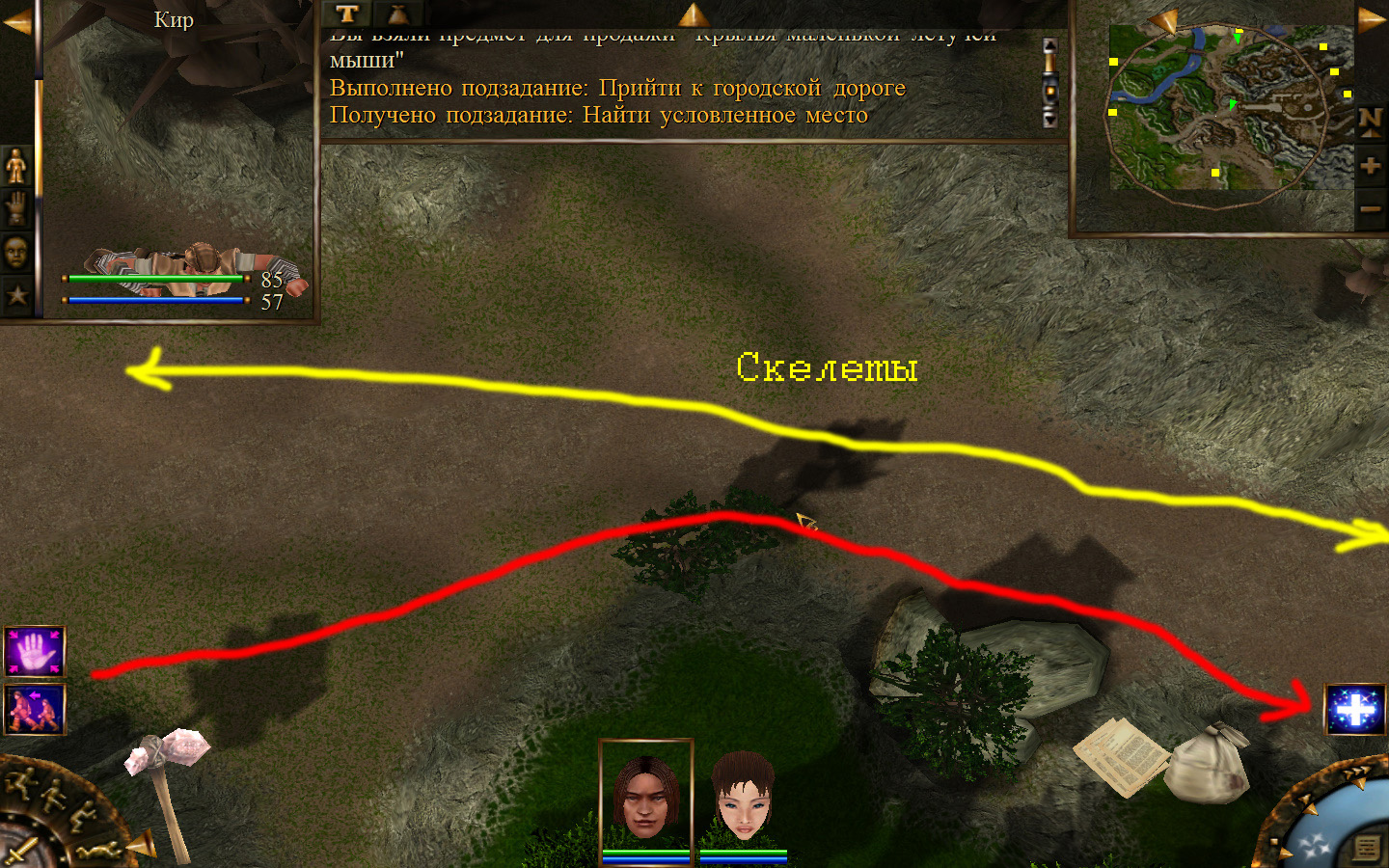Viewport: 1389px width, 868px height.
Task: Open the face icon in character panel
Action: pos(16,252)
